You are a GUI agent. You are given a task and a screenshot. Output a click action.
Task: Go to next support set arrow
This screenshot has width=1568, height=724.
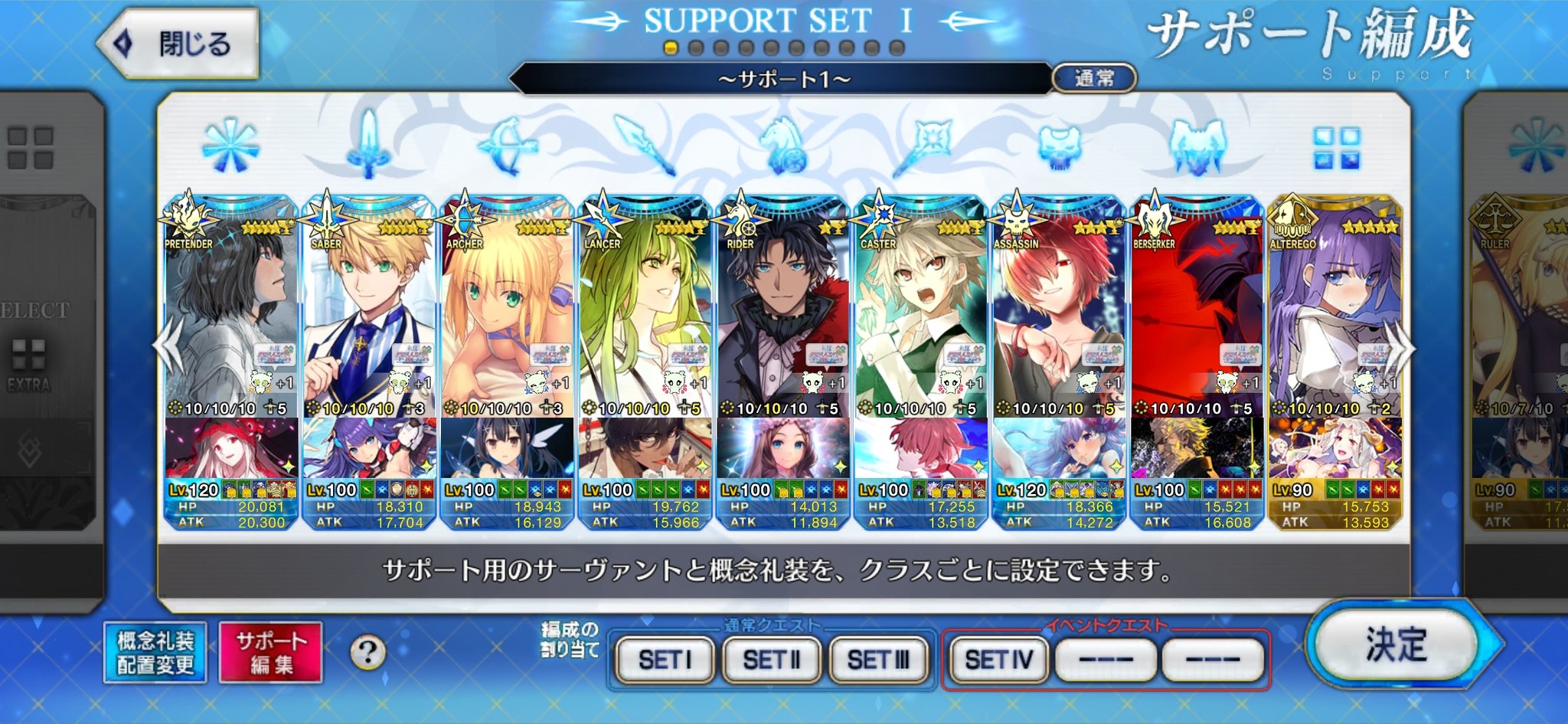1403,347
